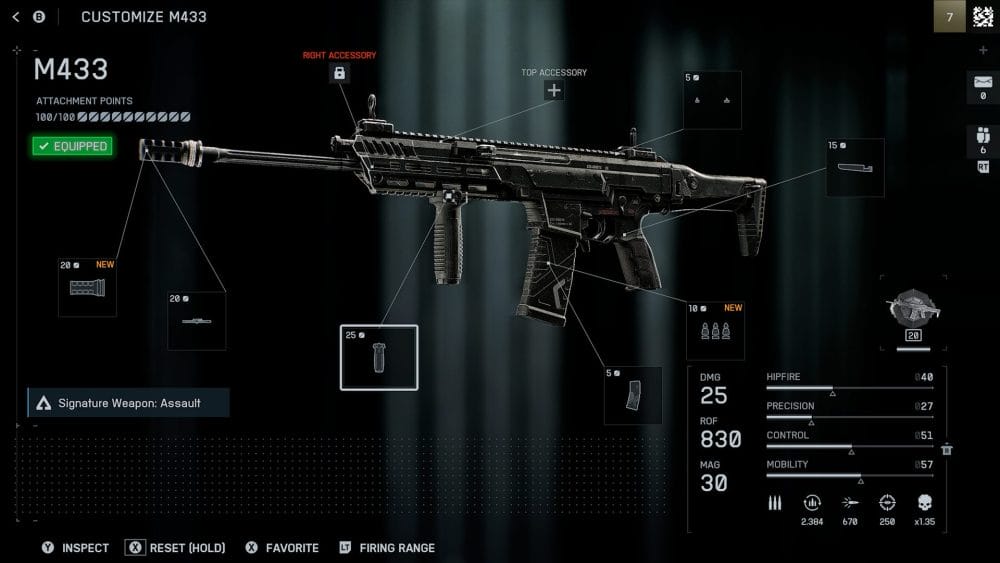Open the weapon mastery badge panel
Image resolution: width=1000 pixels, height=563 pixels.
[913, 314]
